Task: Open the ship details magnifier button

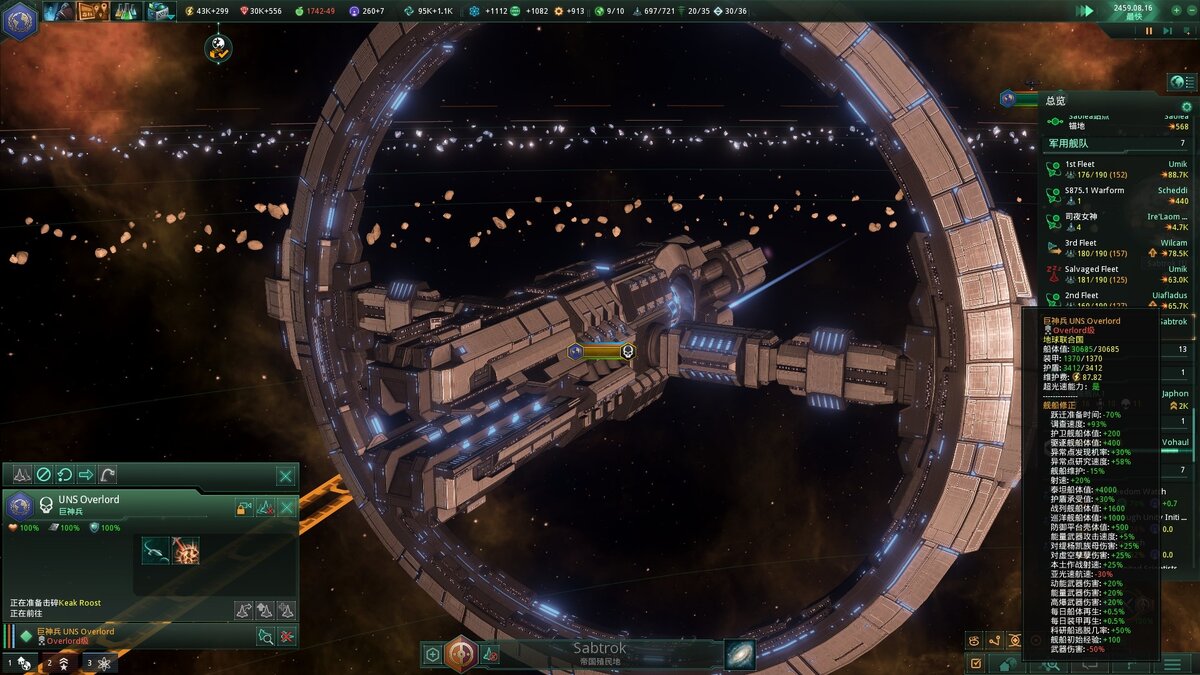Action: [265, 635]
